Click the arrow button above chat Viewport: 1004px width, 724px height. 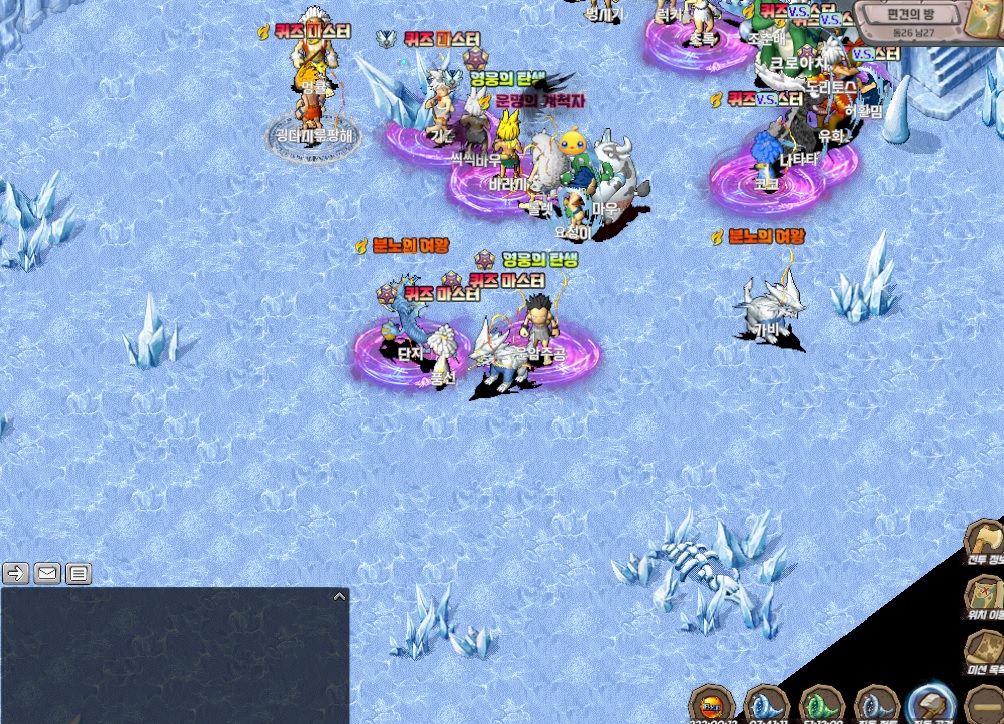tap(16, 573)
